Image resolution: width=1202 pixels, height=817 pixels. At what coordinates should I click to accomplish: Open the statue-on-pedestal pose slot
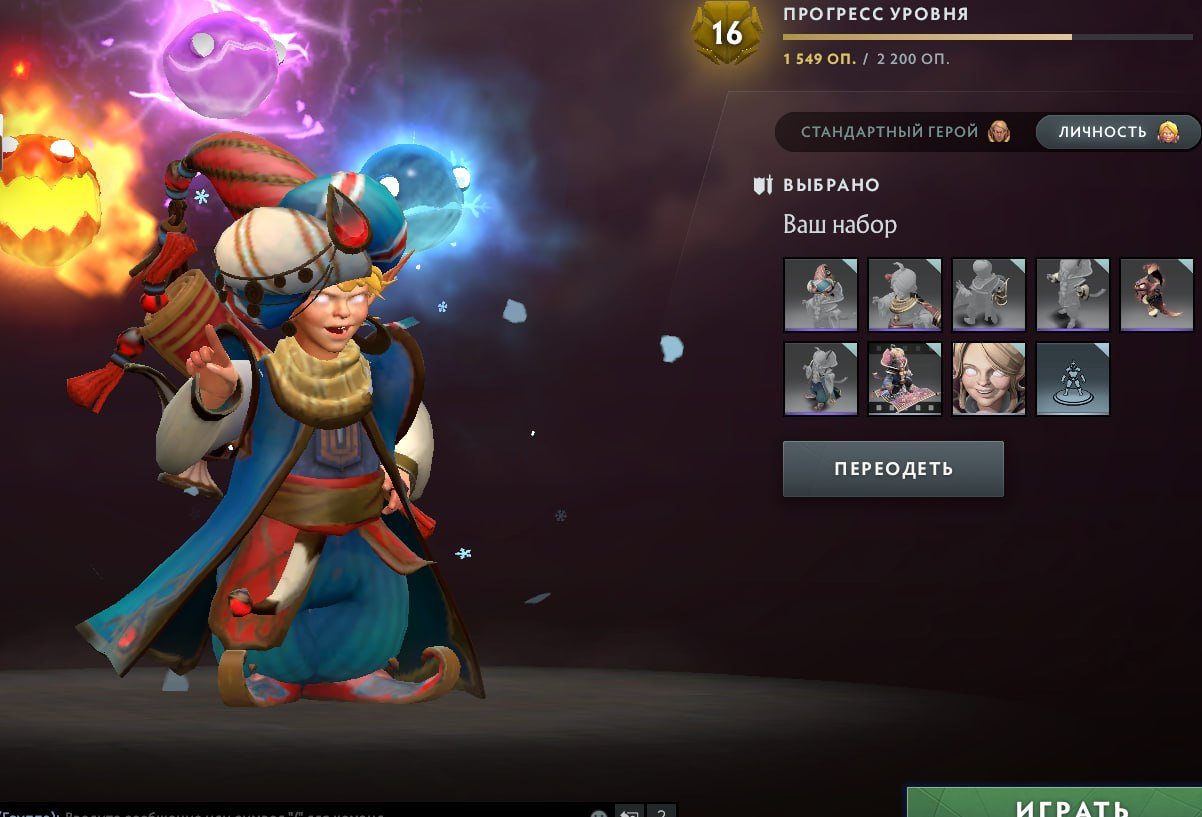pyautogui.click(x=1072, y=378)
